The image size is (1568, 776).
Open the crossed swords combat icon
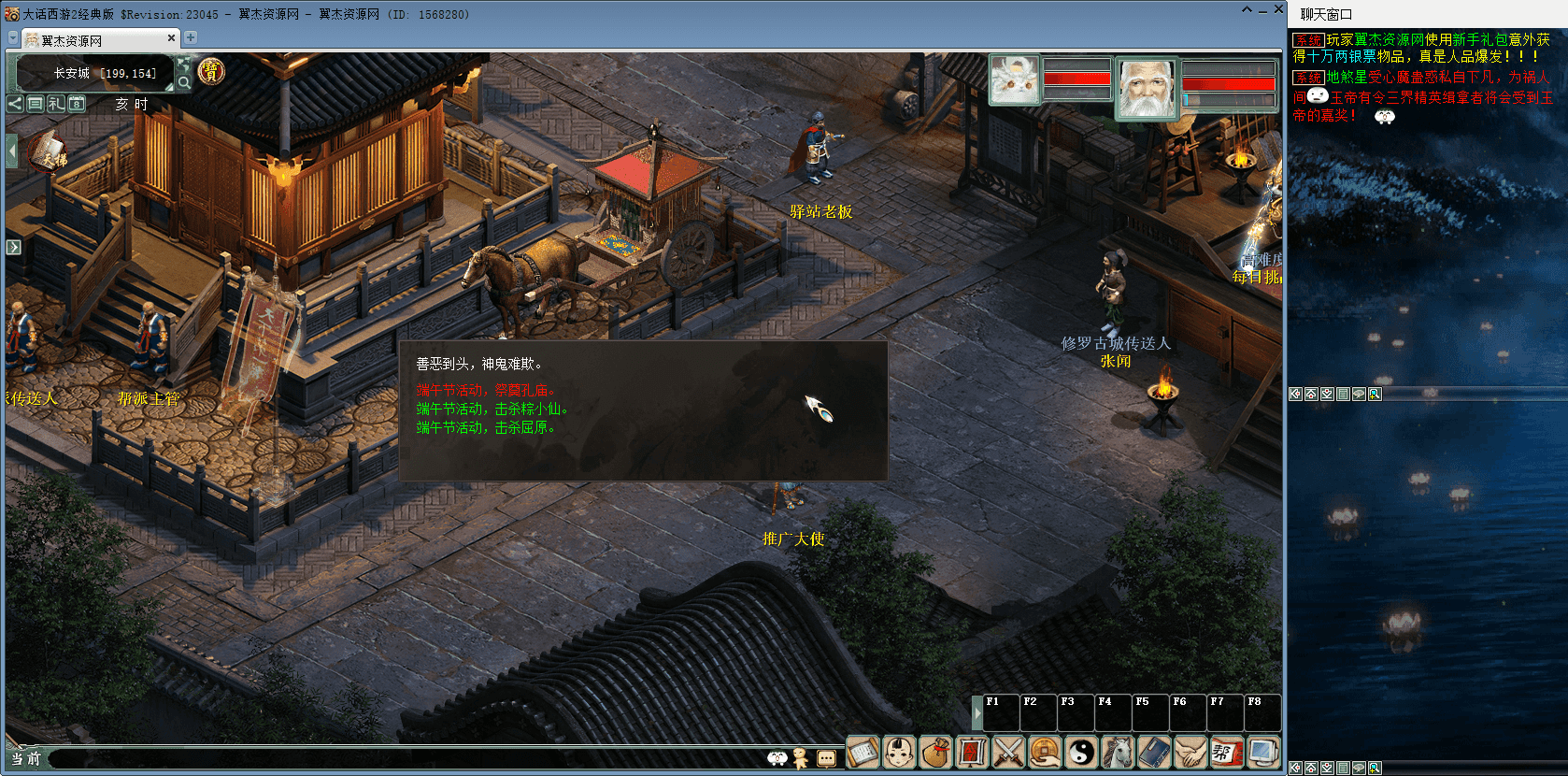click(1008, 752)
